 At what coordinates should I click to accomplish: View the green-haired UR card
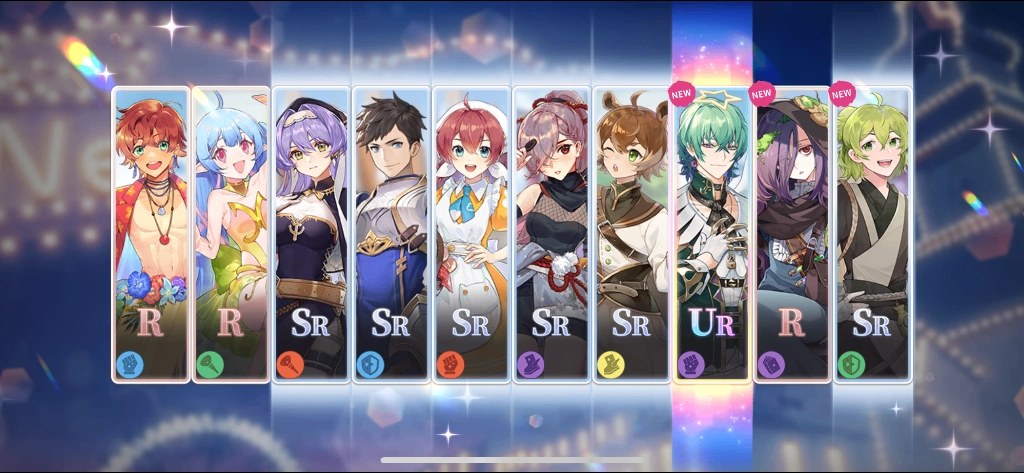tap(711, 235)
